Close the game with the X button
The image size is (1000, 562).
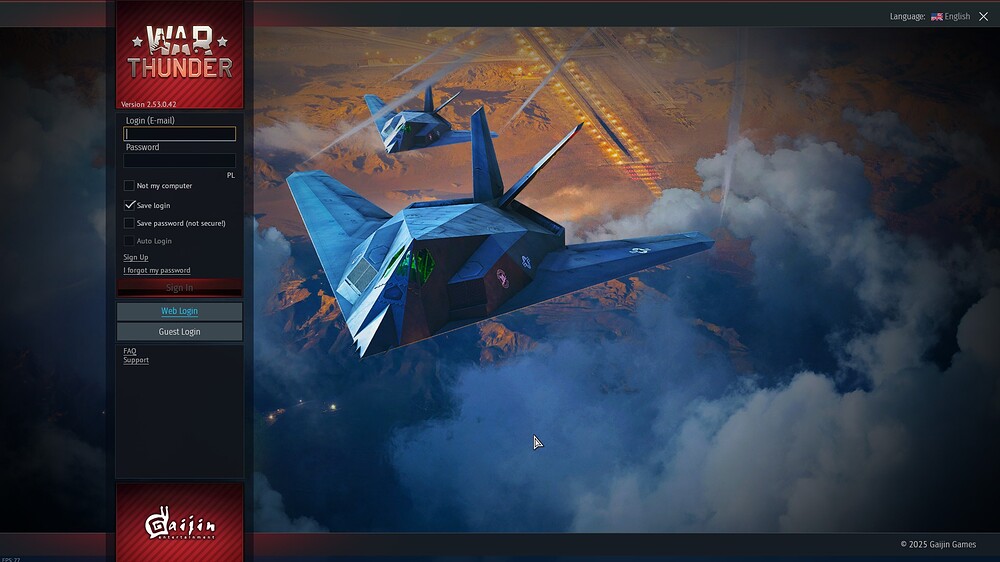(983, 17)
